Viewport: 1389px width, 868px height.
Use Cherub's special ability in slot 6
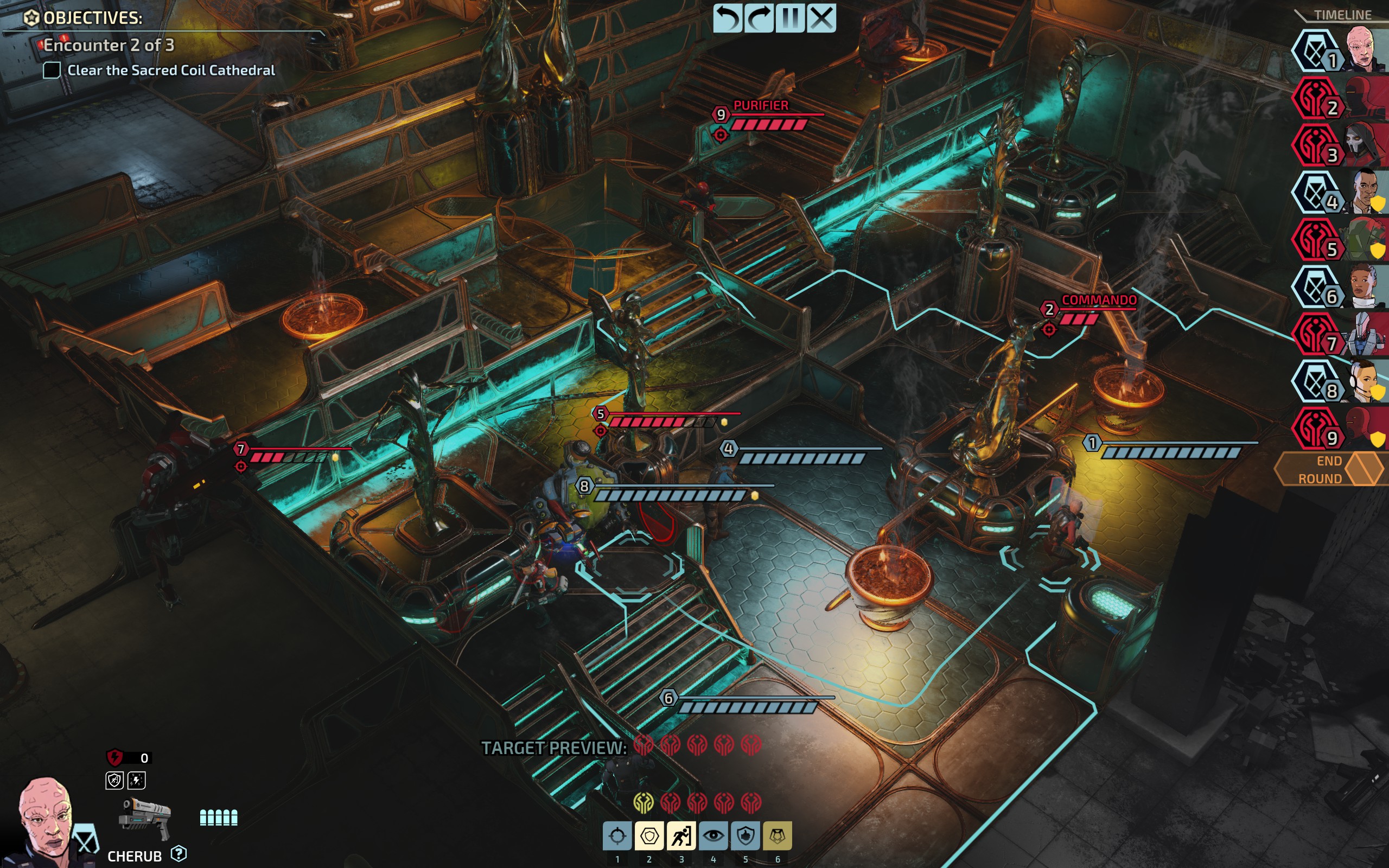pyautogui.click(x=778, y=837)
